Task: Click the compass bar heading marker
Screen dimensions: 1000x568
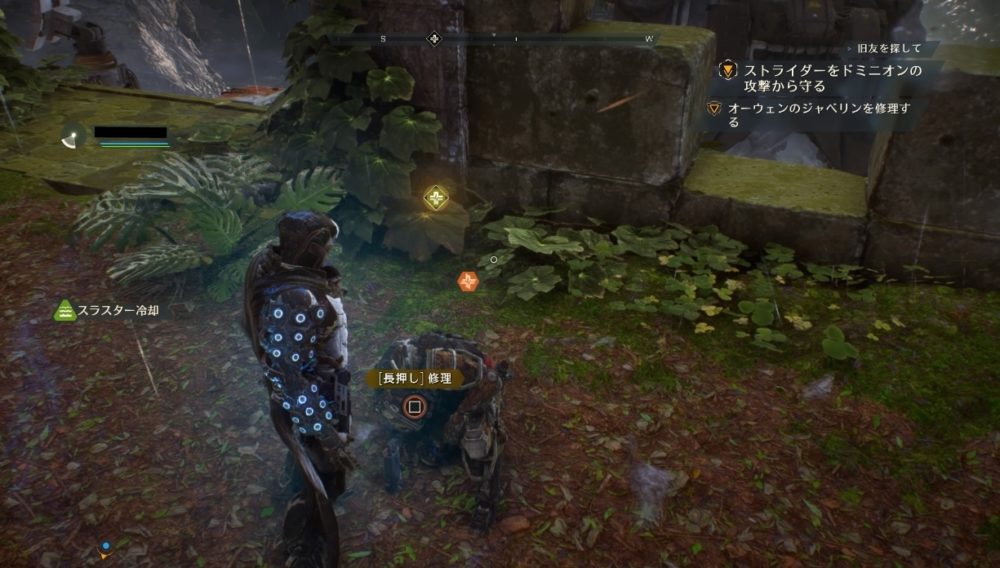Action: coord(434,39)
